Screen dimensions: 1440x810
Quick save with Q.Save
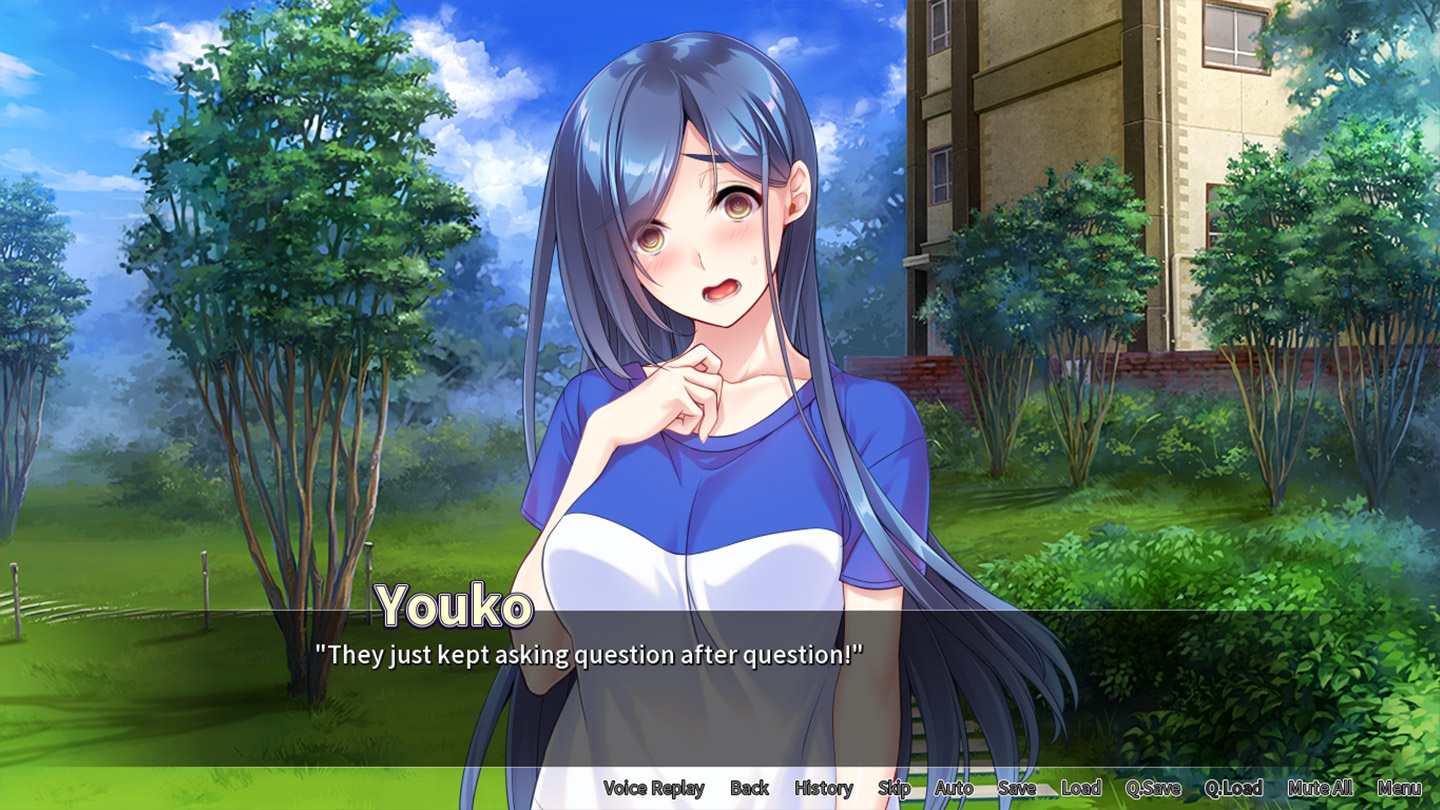click(x=1153, y=788)
